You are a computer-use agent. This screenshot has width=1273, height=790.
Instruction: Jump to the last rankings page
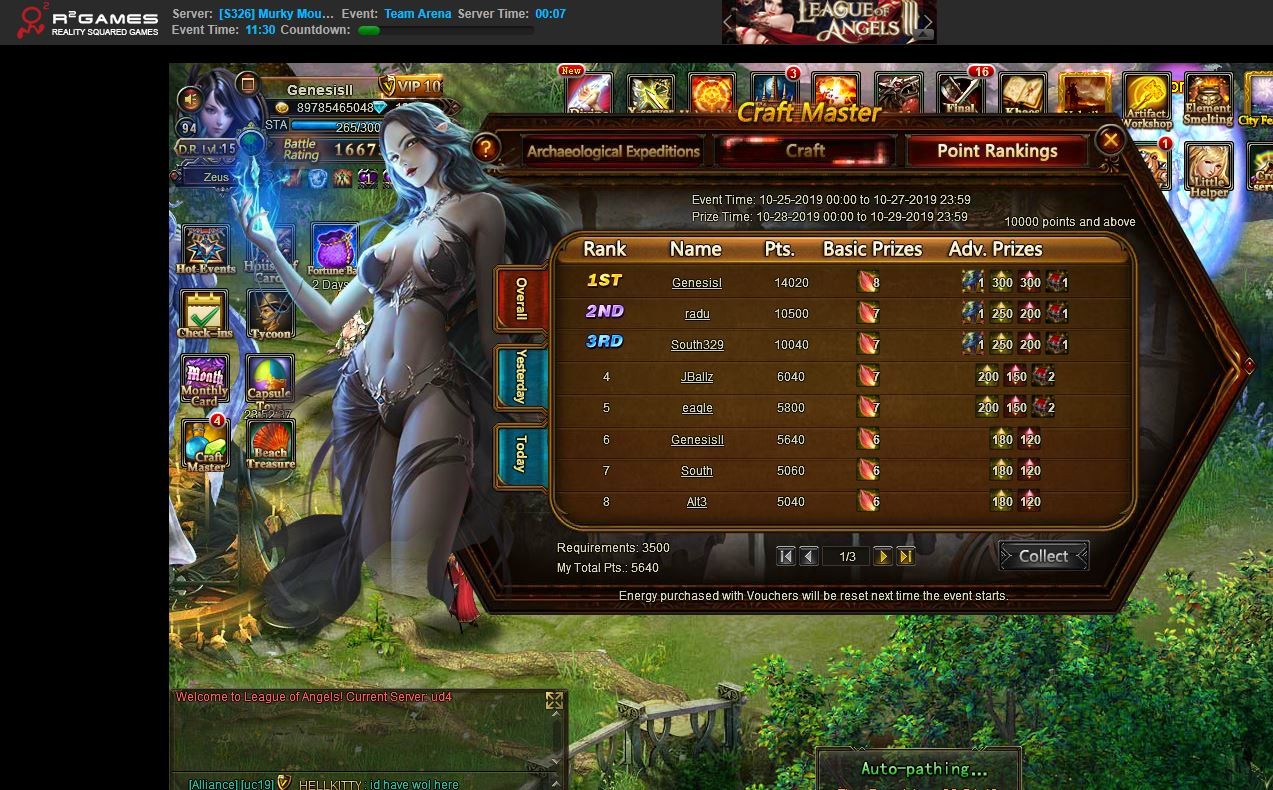tap(906, 557)
